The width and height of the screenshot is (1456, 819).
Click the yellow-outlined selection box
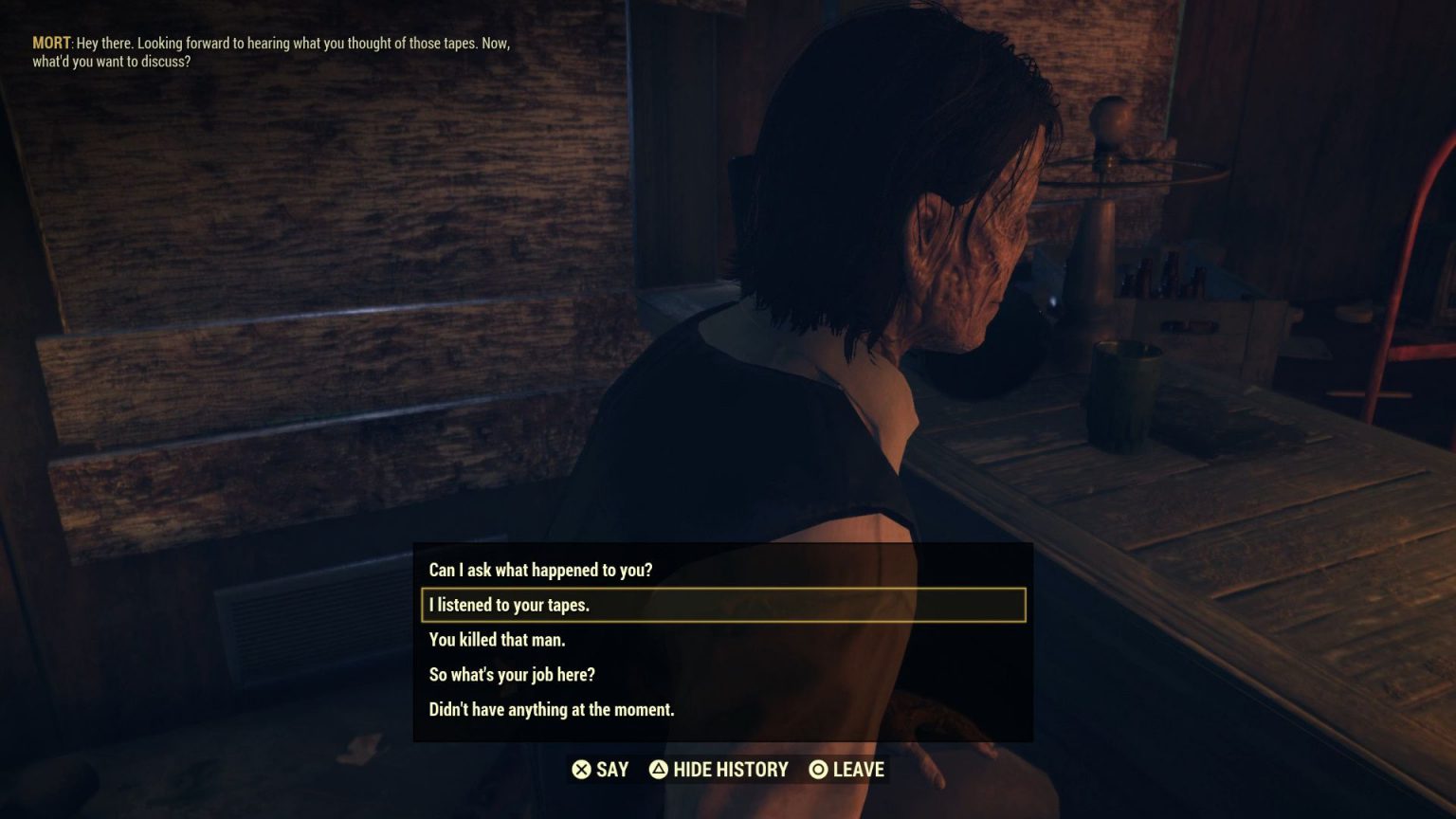722,605
